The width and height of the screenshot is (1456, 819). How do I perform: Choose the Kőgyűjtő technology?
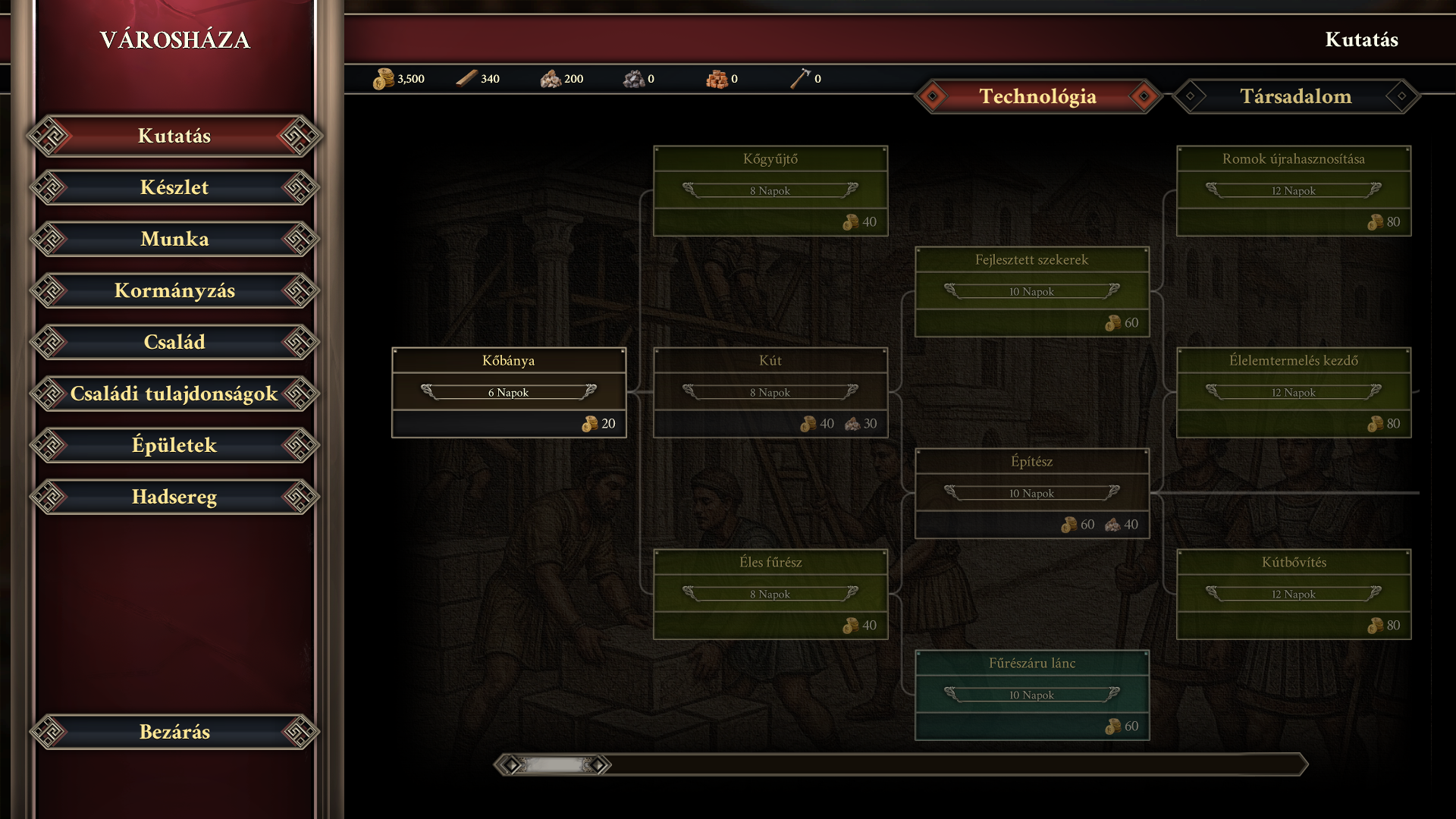[x=770, y=190]
